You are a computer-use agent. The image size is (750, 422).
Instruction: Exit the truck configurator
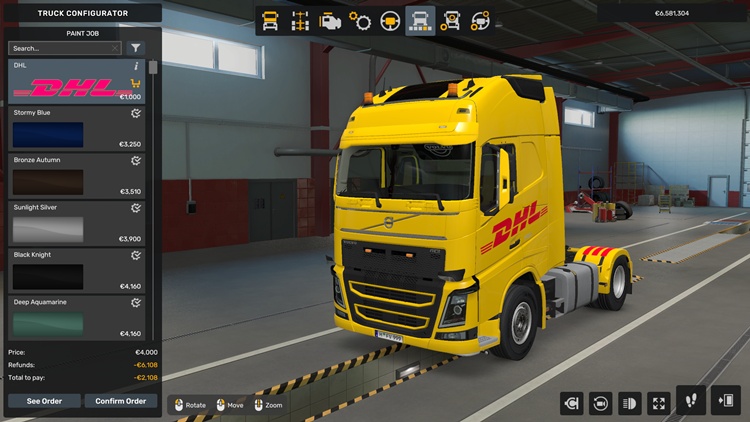tap(725, 401)
